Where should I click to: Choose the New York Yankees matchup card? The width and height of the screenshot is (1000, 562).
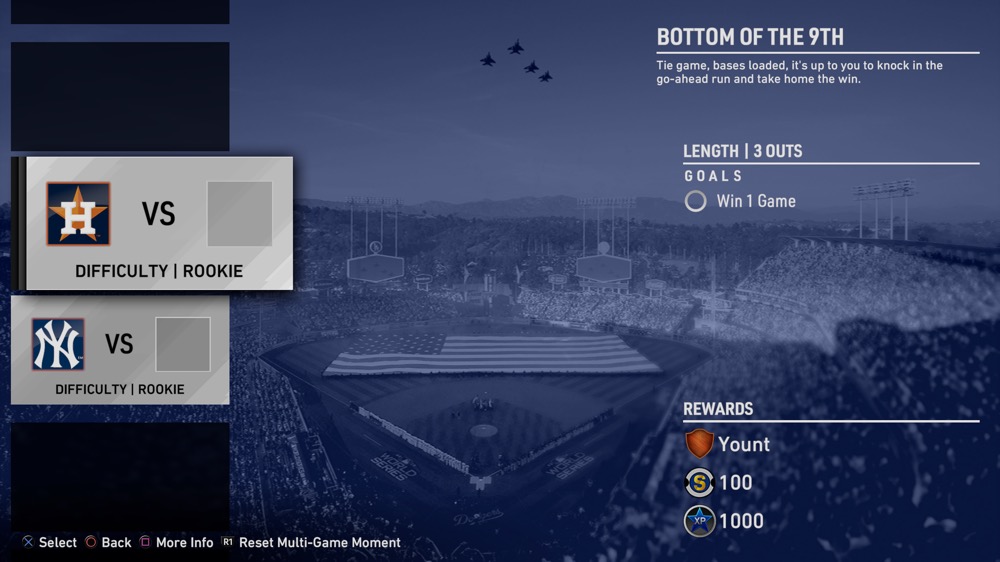pyautogui.click(x=120, y=350)
